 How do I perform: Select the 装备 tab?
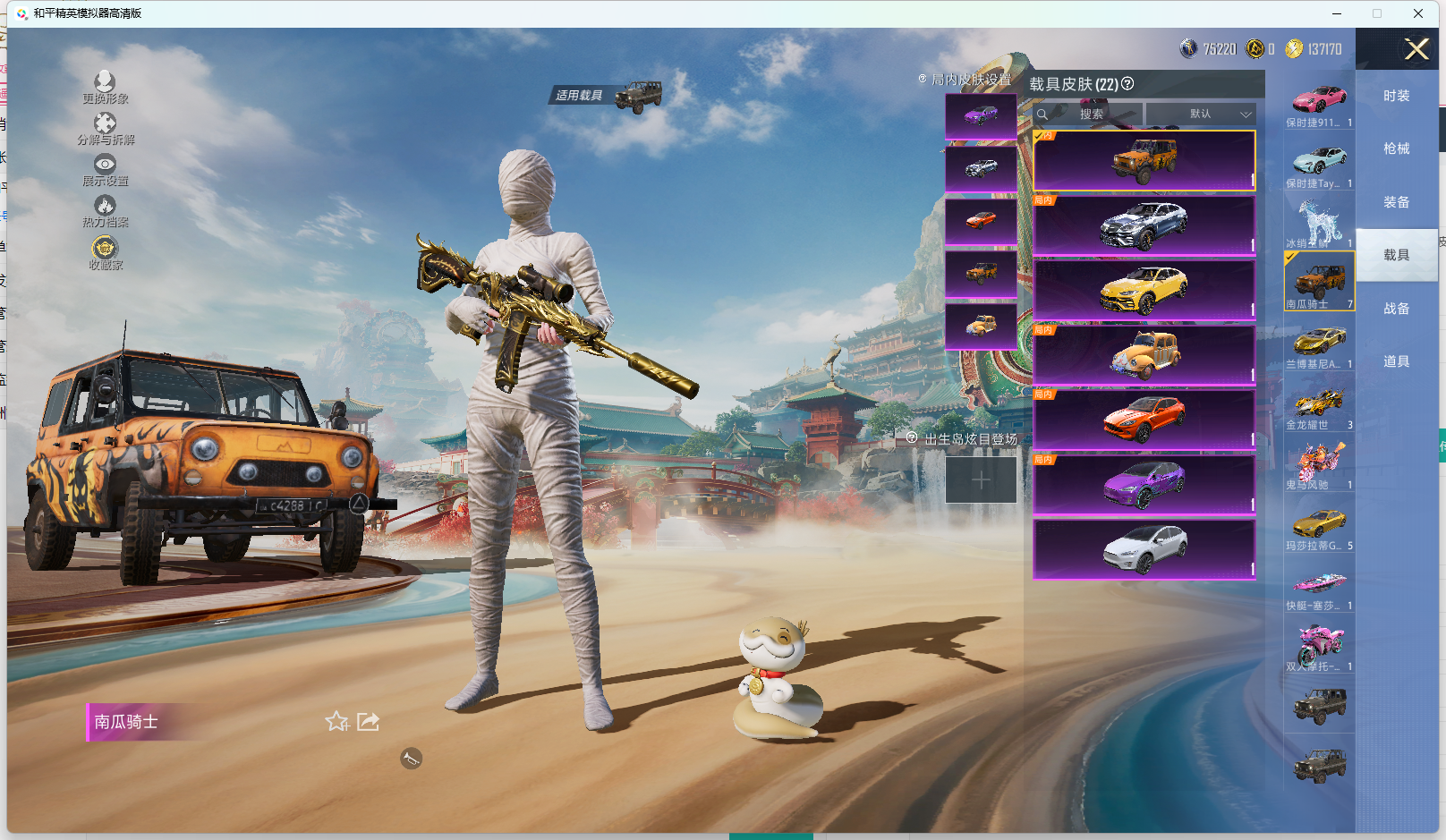(x=1396, y=202)
